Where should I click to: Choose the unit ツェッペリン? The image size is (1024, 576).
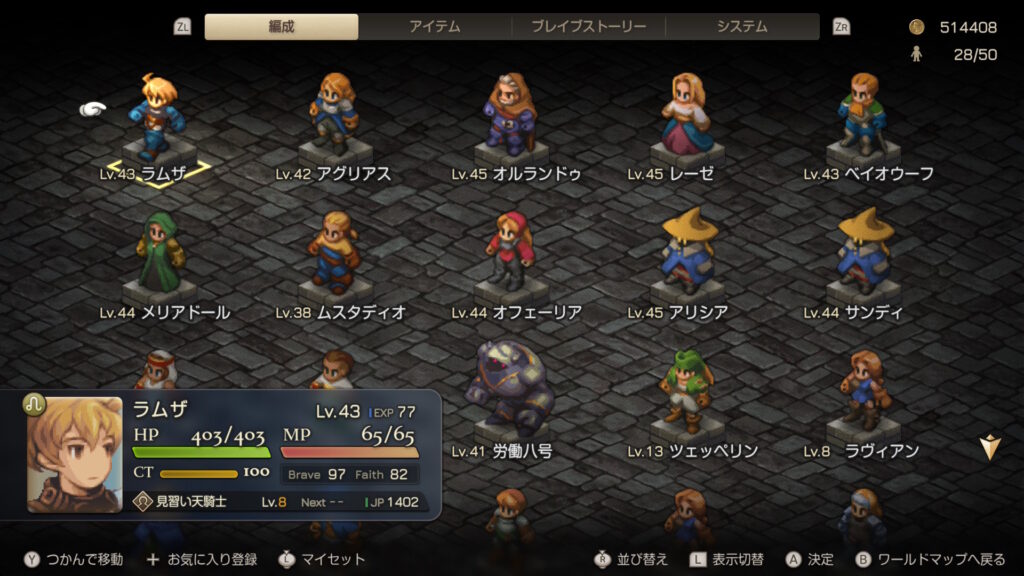click(688, 392)
